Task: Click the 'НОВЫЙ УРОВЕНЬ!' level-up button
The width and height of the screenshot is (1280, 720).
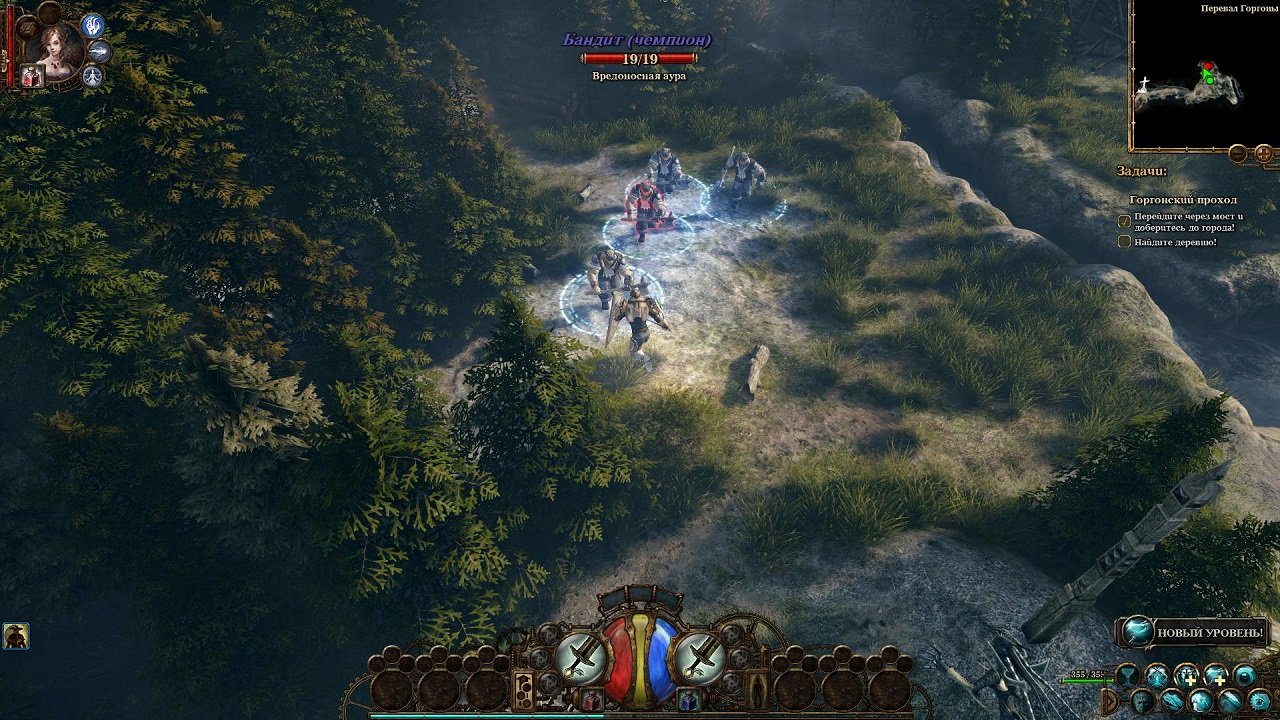Action: [x=1210, y=632]
